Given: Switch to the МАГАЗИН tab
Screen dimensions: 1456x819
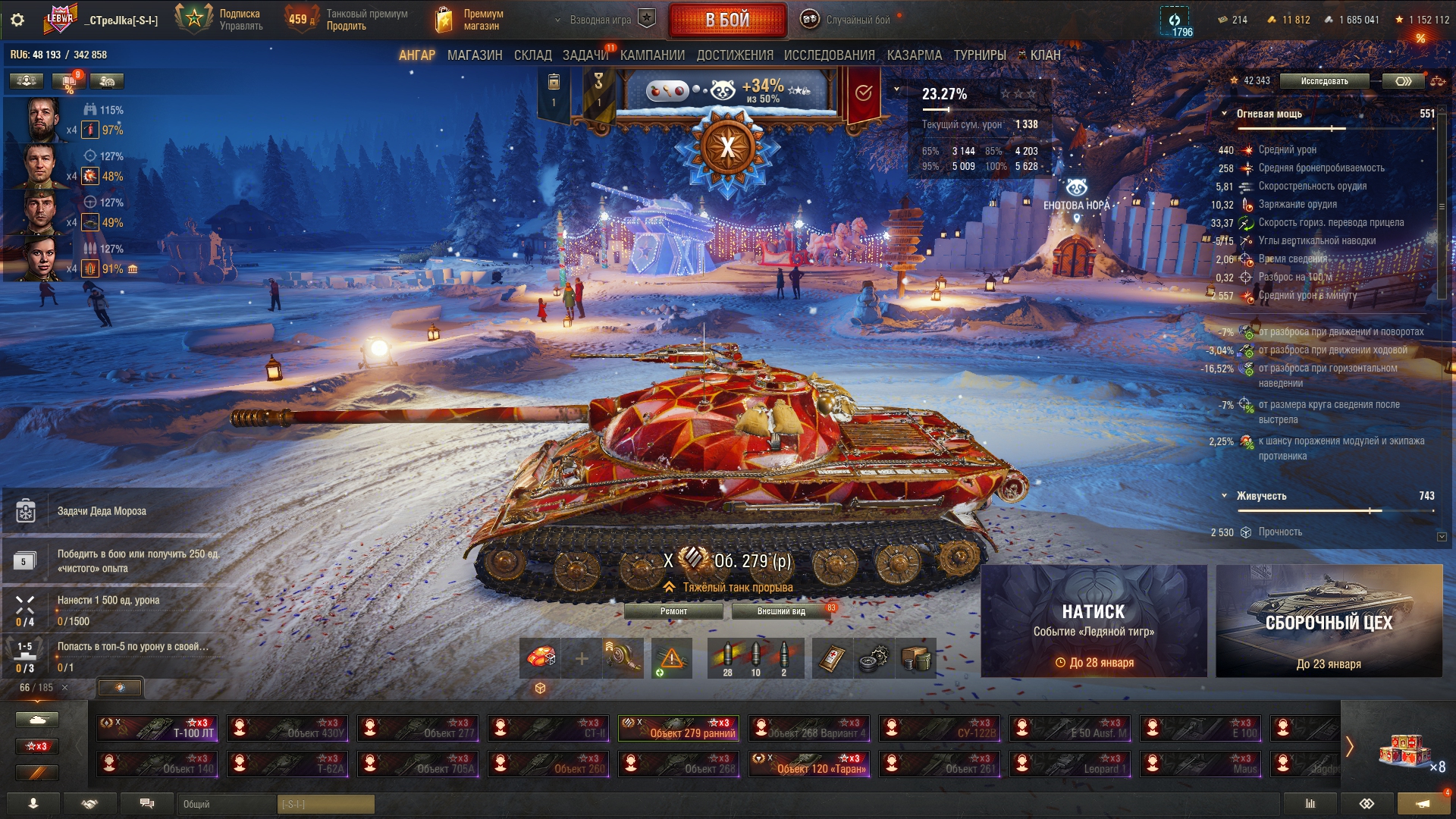Looking at the screenshot, I should 475,55.
